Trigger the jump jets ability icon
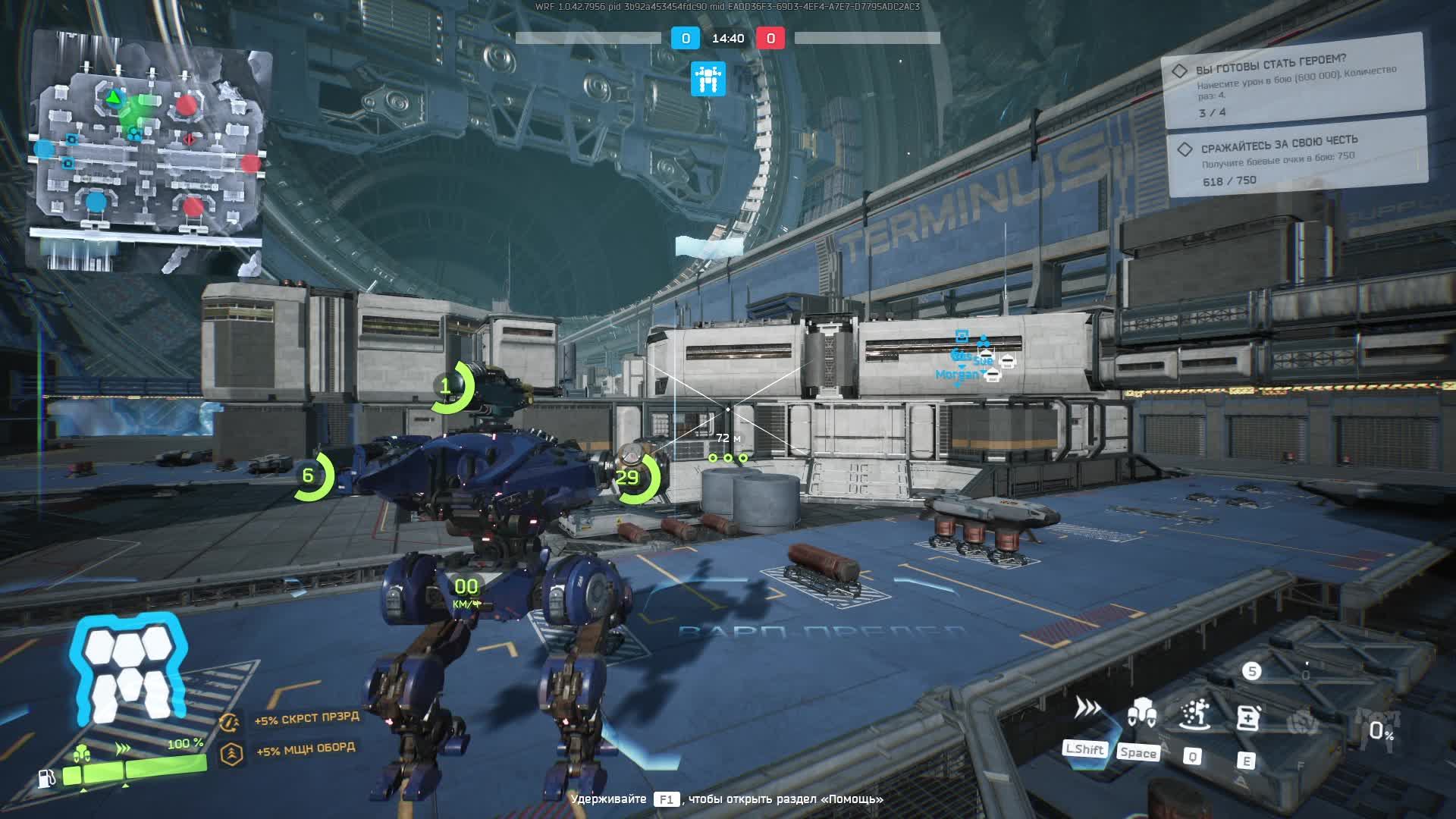 tap(1141, 713)
